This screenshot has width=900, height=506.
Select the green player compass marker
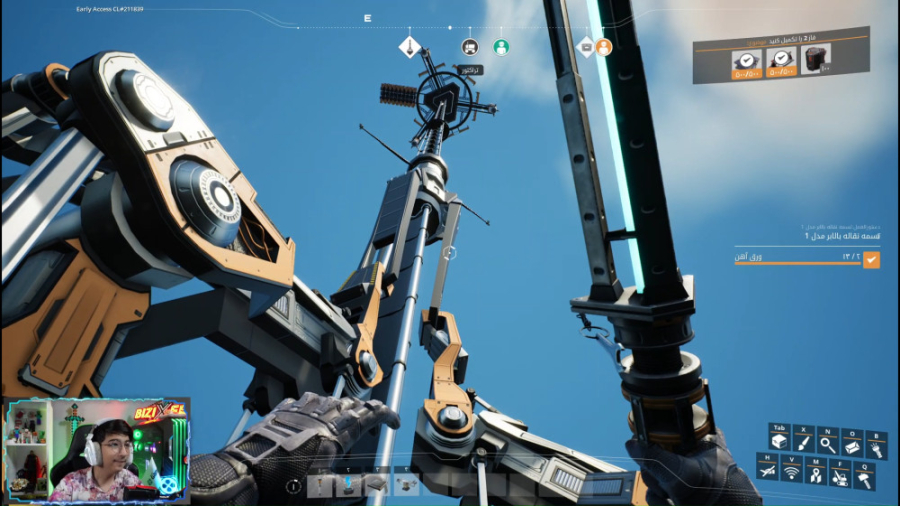tap(501, 47)
